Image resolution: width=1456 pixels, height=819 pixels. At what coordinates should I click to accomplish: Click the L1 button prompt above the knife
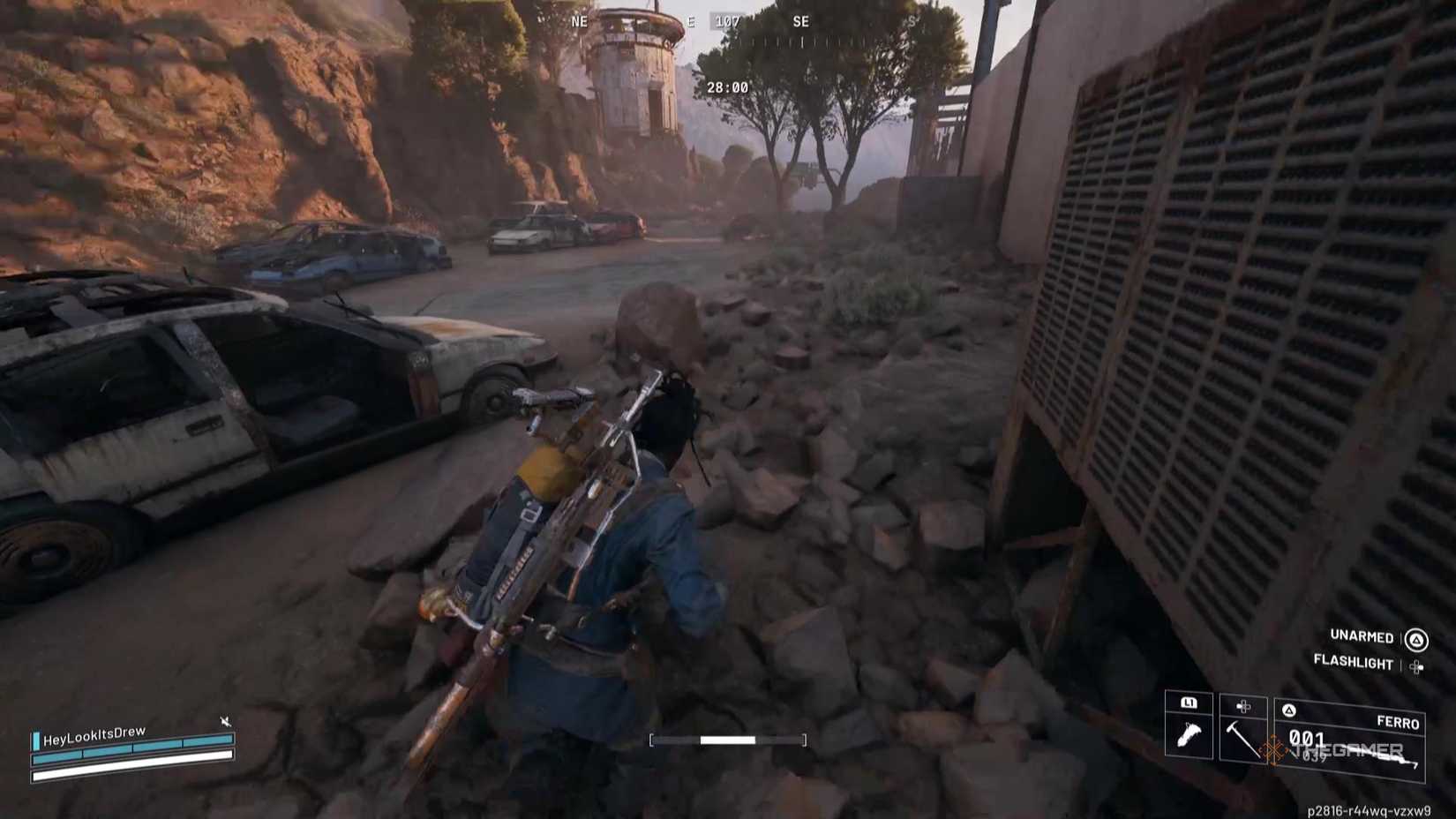[x=1190, y=704]
